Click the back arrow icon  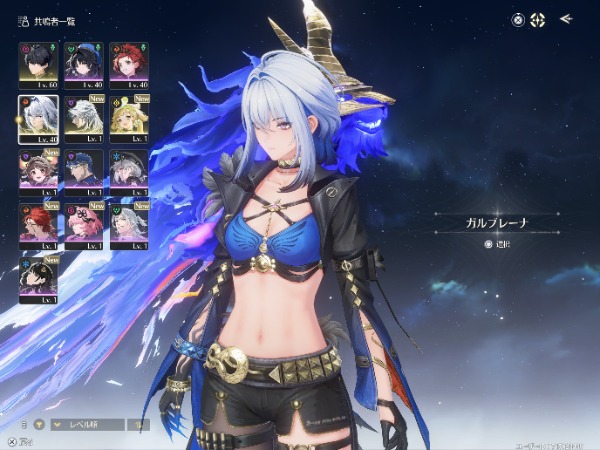(566, 18)
